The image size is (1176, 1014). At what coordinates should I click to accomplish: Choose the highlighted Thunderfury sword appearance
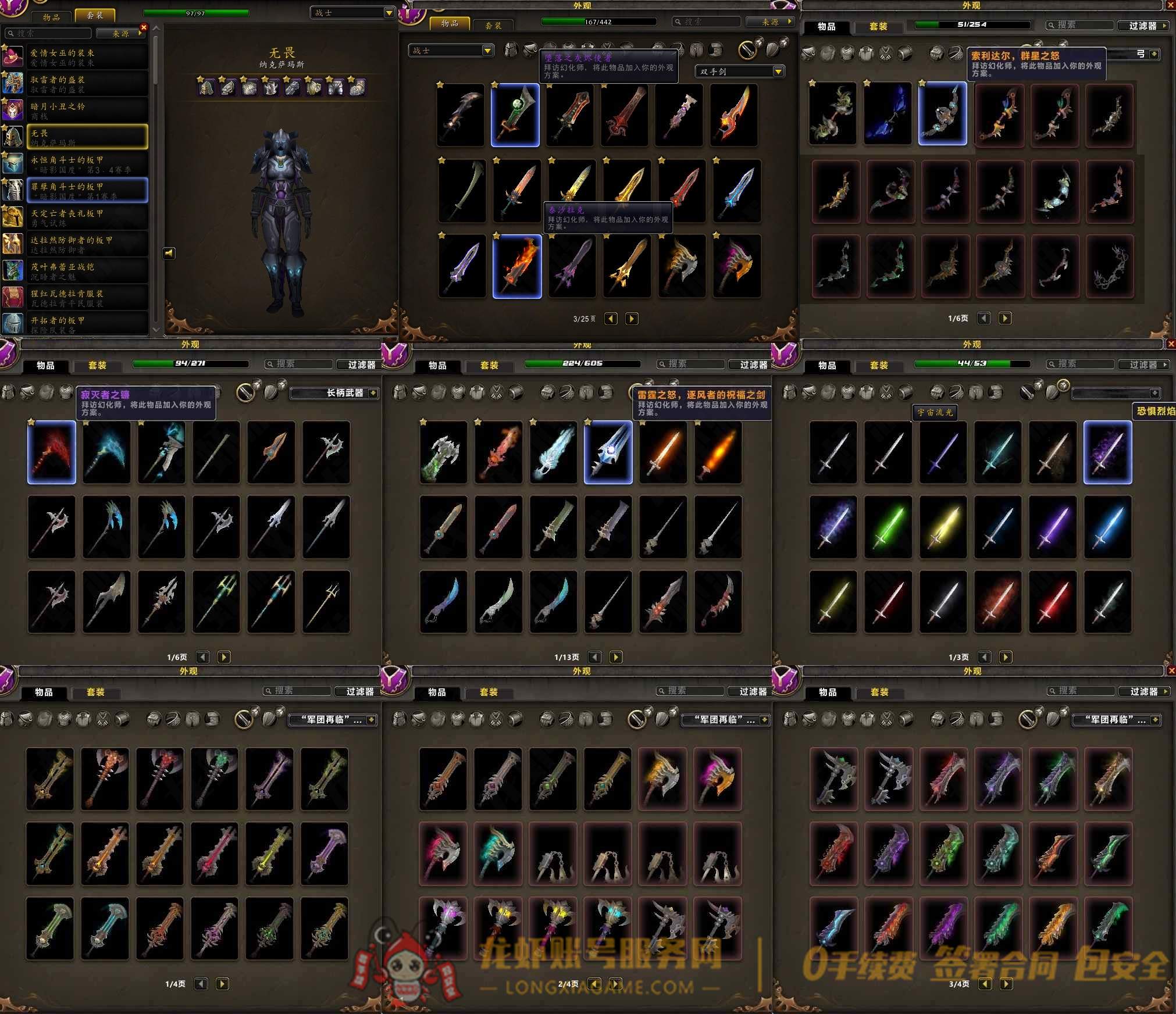point(608,452)
